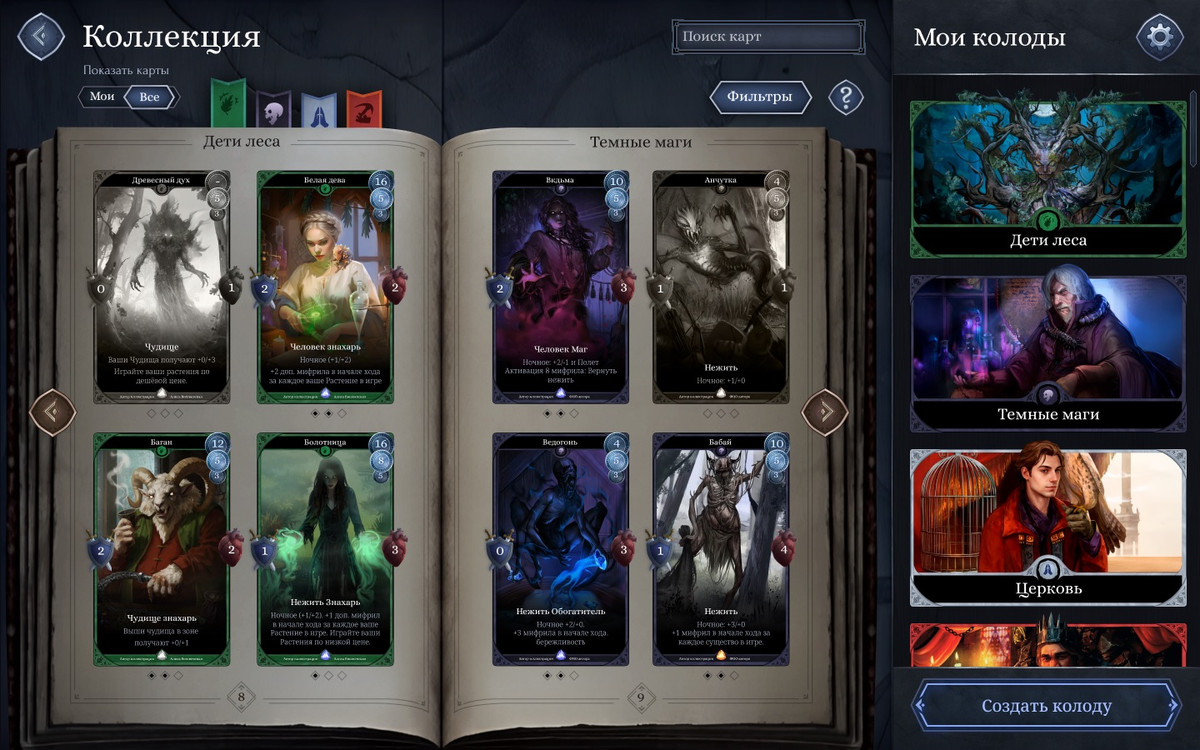
Task: Switch to the red dragon faction bookmark
Action: pos(364,107)
